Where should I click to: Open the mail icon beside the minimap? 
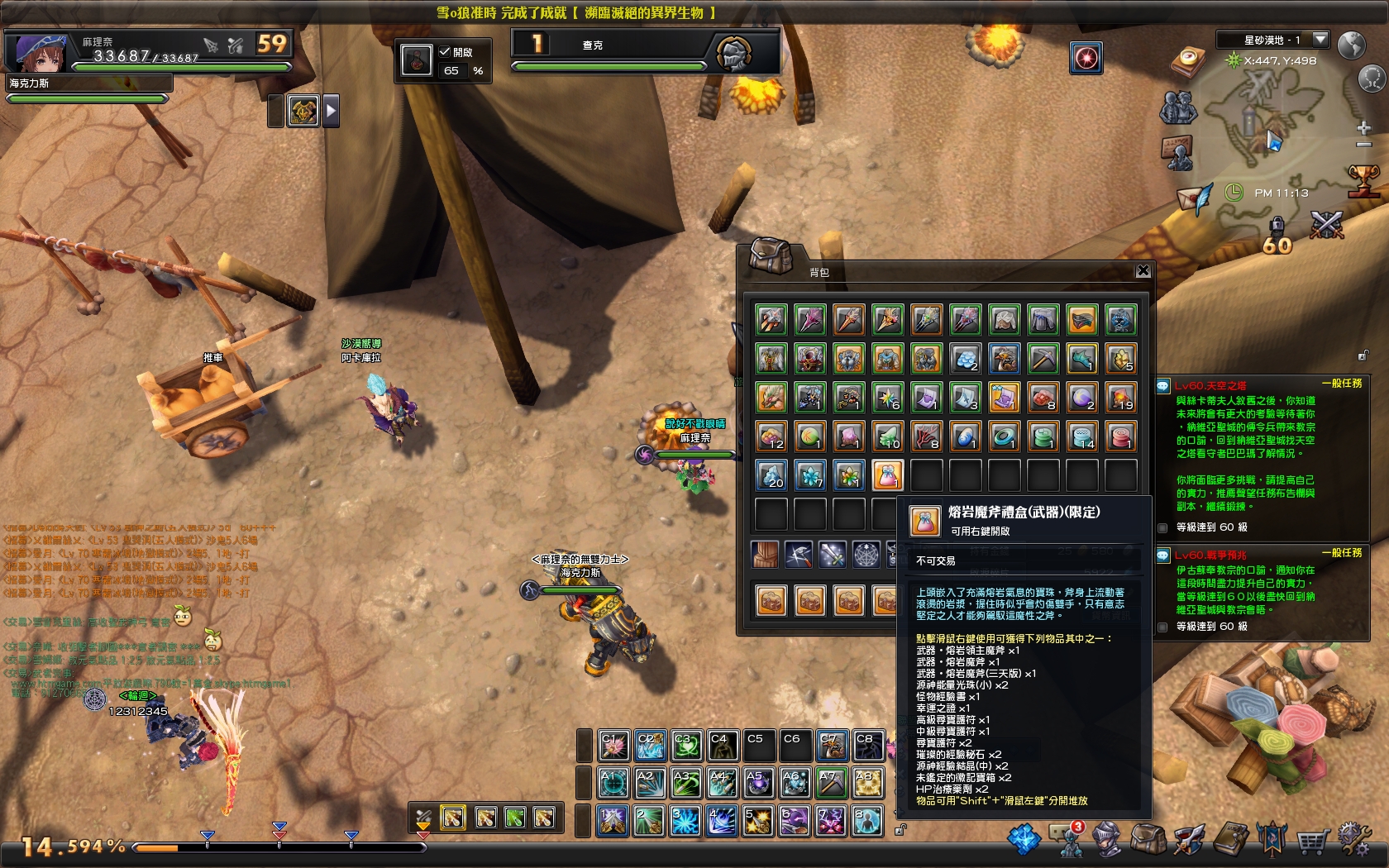pos(1193,198)
